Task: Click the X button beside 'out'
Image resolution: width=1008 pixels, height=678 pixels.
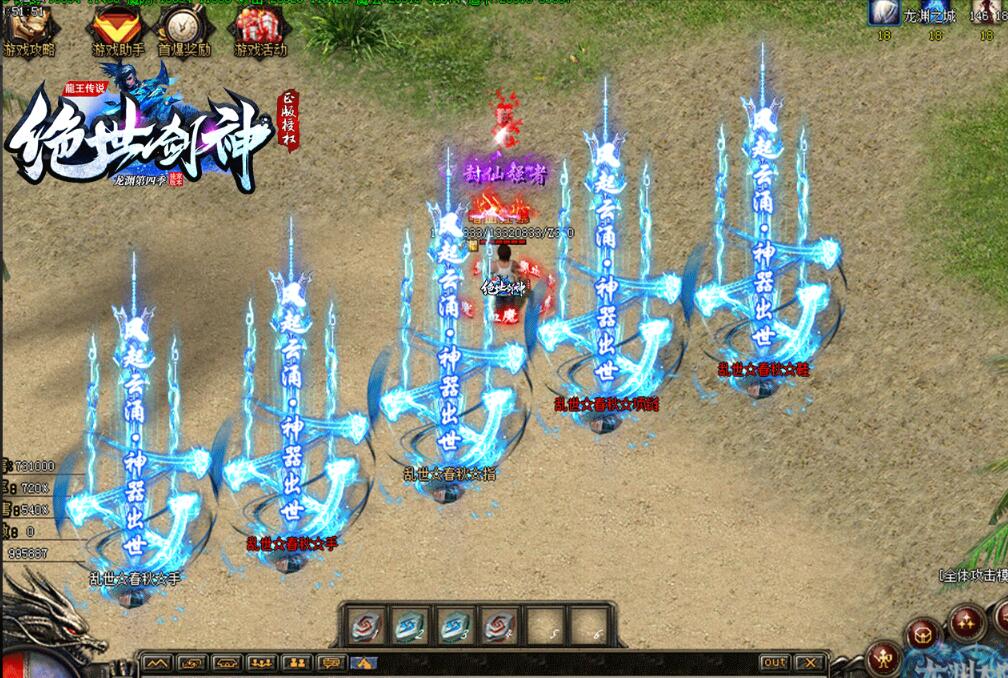Action: point(811,662)
